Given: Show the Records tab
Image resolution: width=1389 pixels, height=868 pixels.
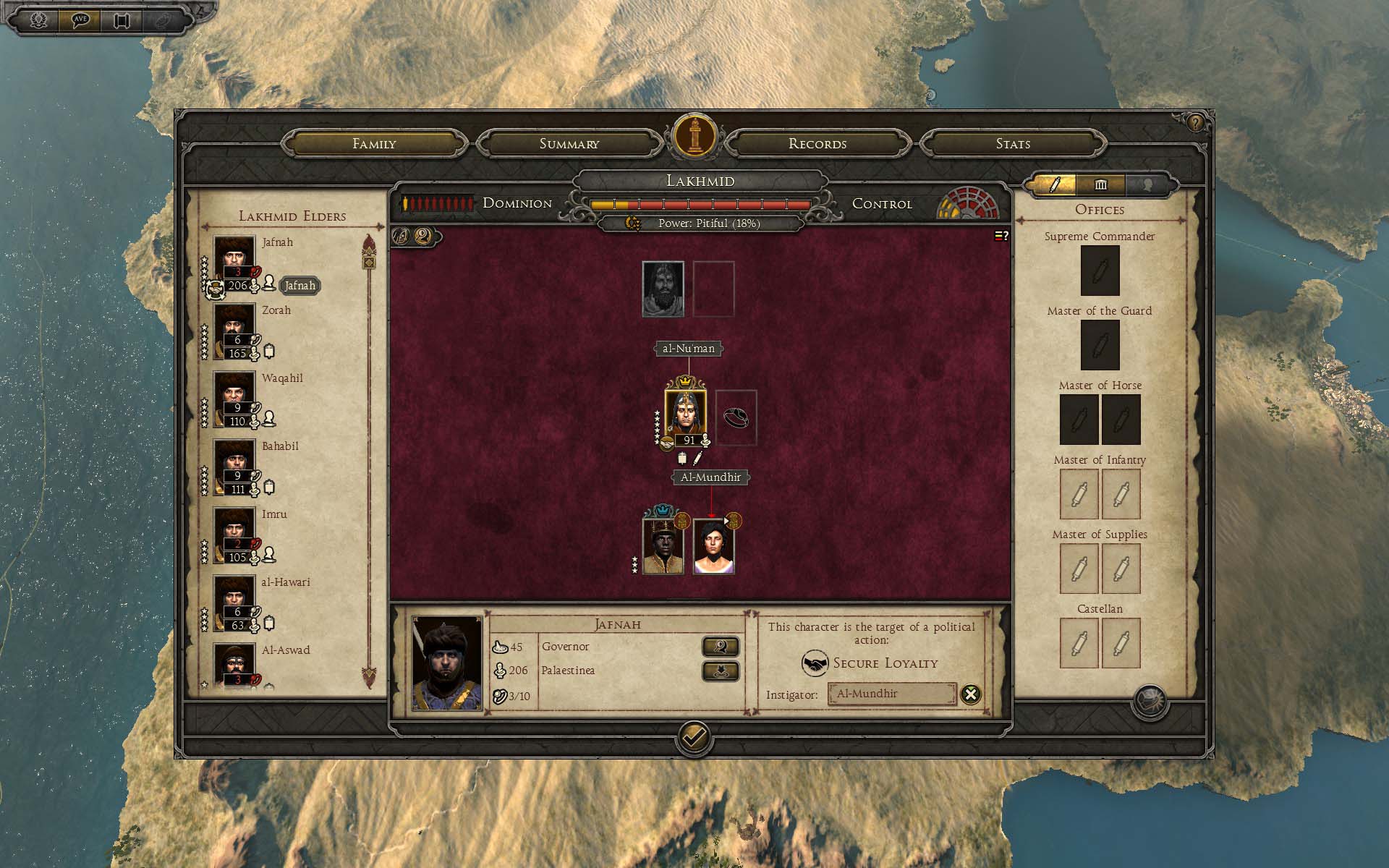Looking at the screenshot, I should (x=817, y=143).
